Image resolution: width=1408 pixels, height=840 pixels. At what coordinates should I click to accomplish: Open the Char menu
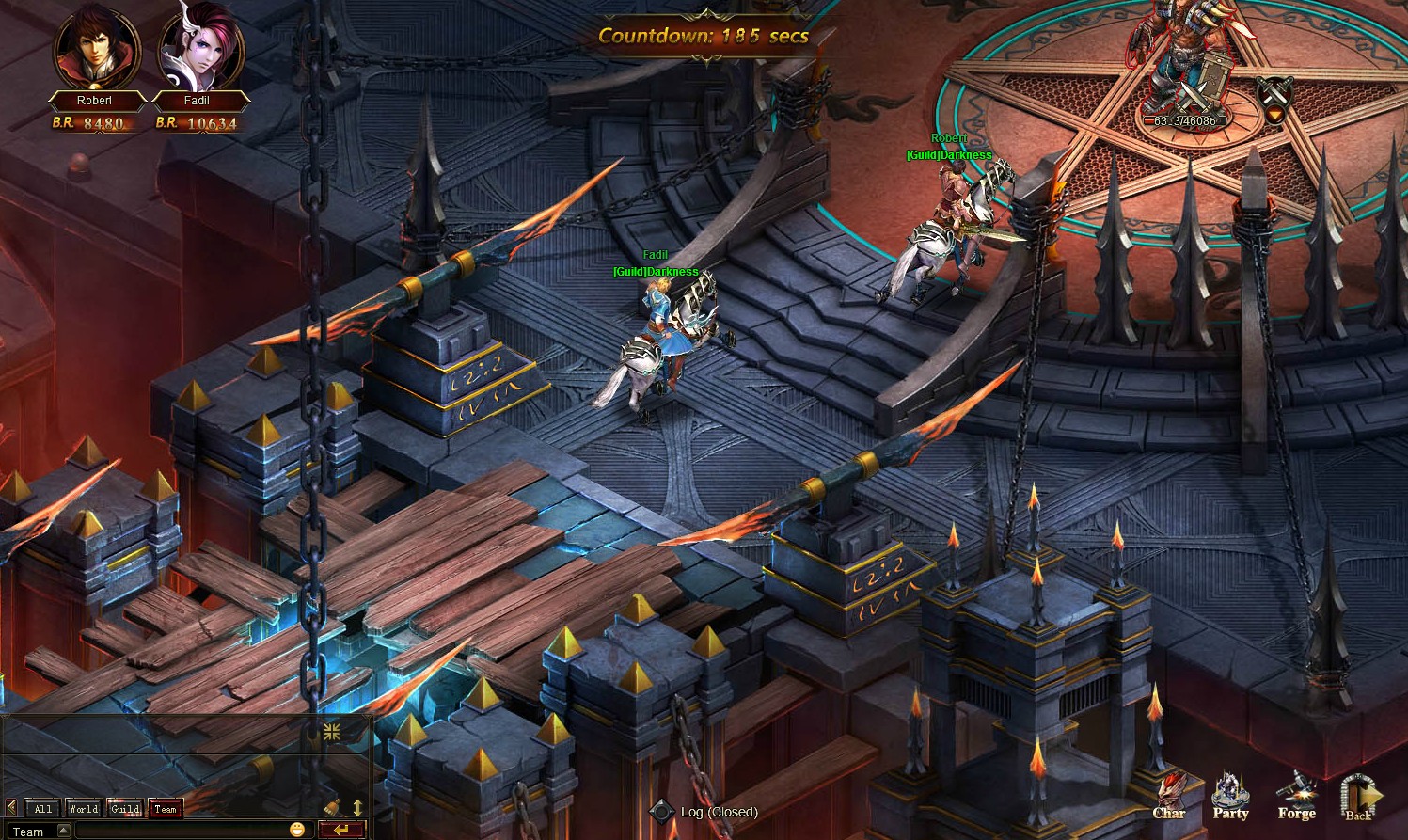1169,796
